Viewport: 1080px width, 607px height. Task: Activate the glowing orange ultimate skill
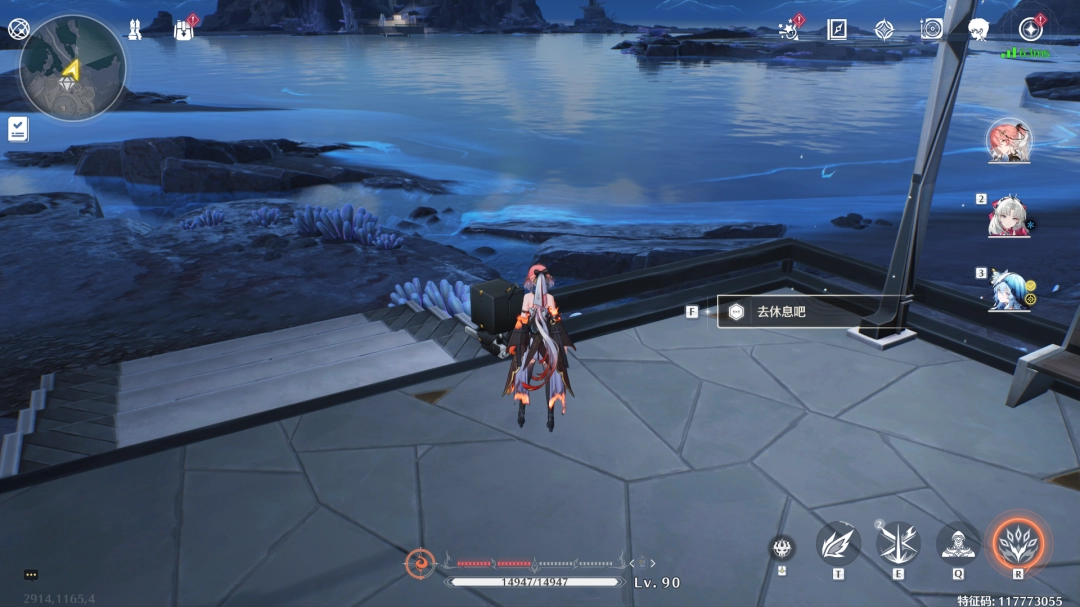(1018, 543)
